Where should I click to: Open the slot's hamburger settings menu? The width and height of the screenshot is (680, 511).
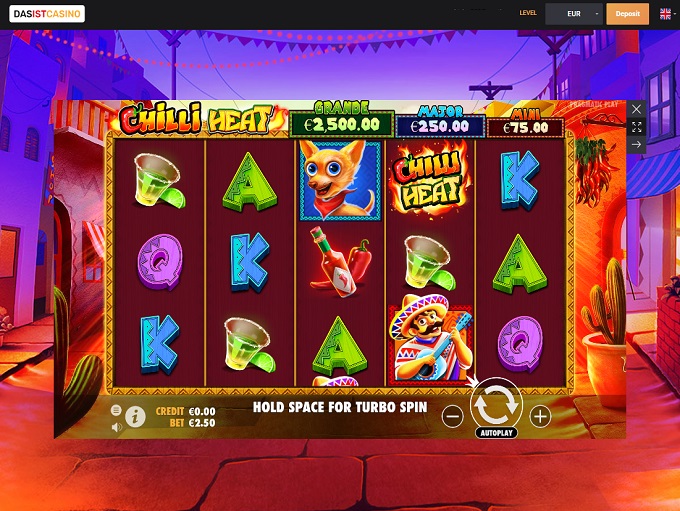116,410
